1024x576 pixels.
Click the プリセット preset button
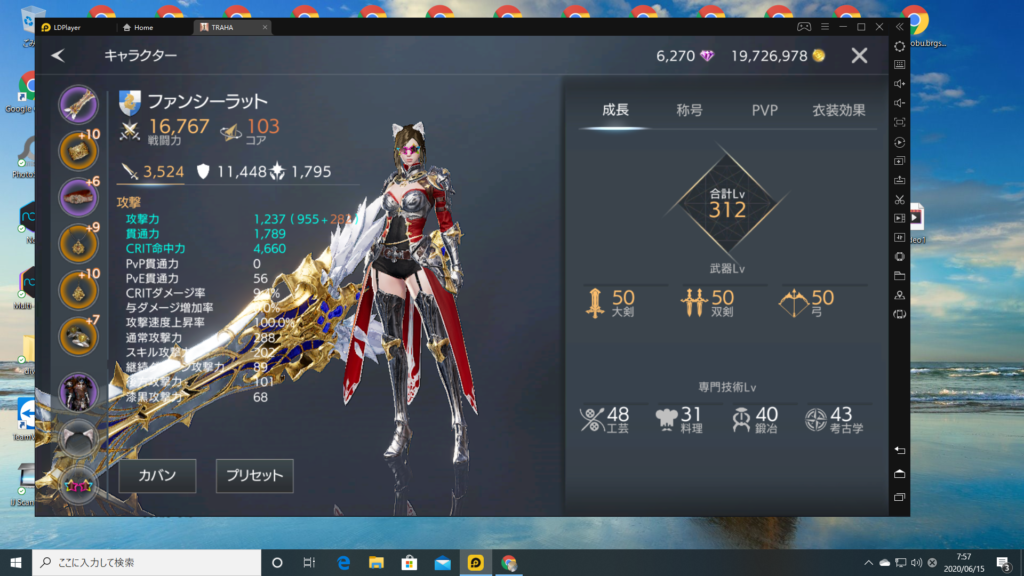[255, 476]
